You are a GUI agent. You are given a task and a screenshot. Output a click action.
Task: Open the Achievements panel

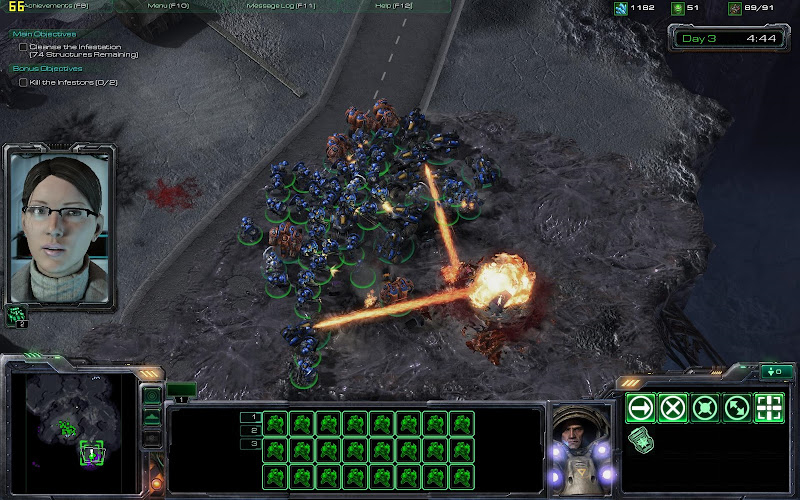coord(45,6)
